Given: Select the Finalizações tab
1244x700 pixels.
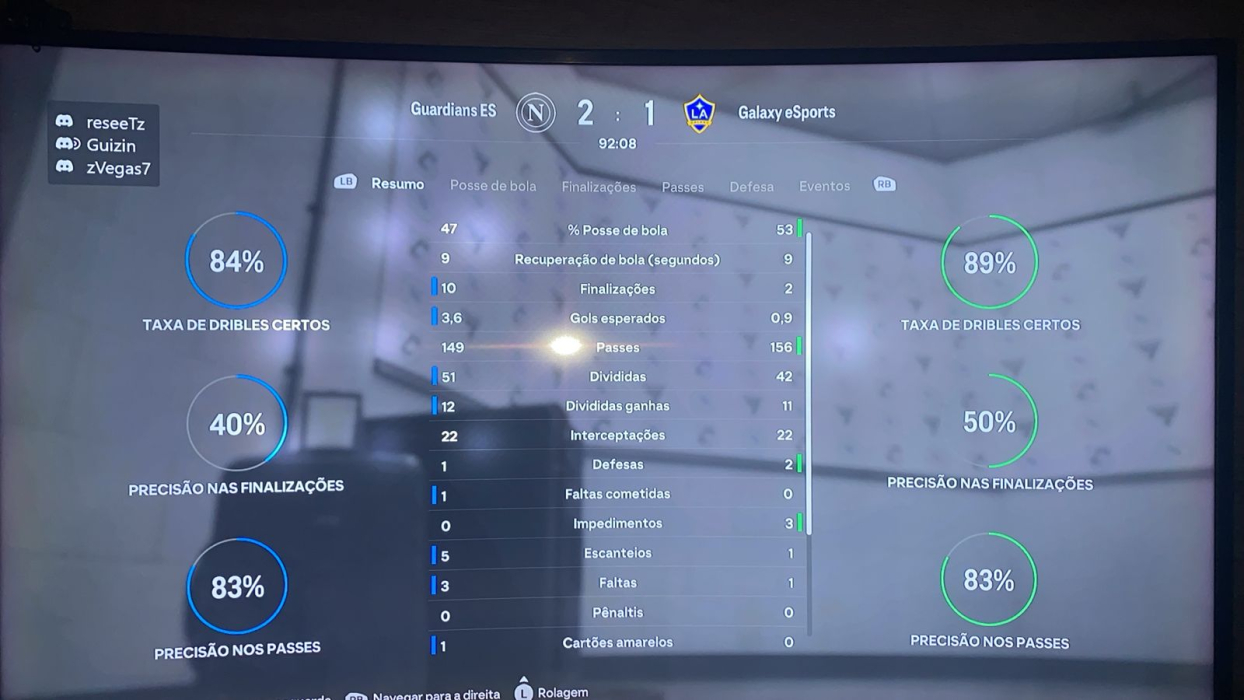Looking at the screenshot, I should click(598, 187).
